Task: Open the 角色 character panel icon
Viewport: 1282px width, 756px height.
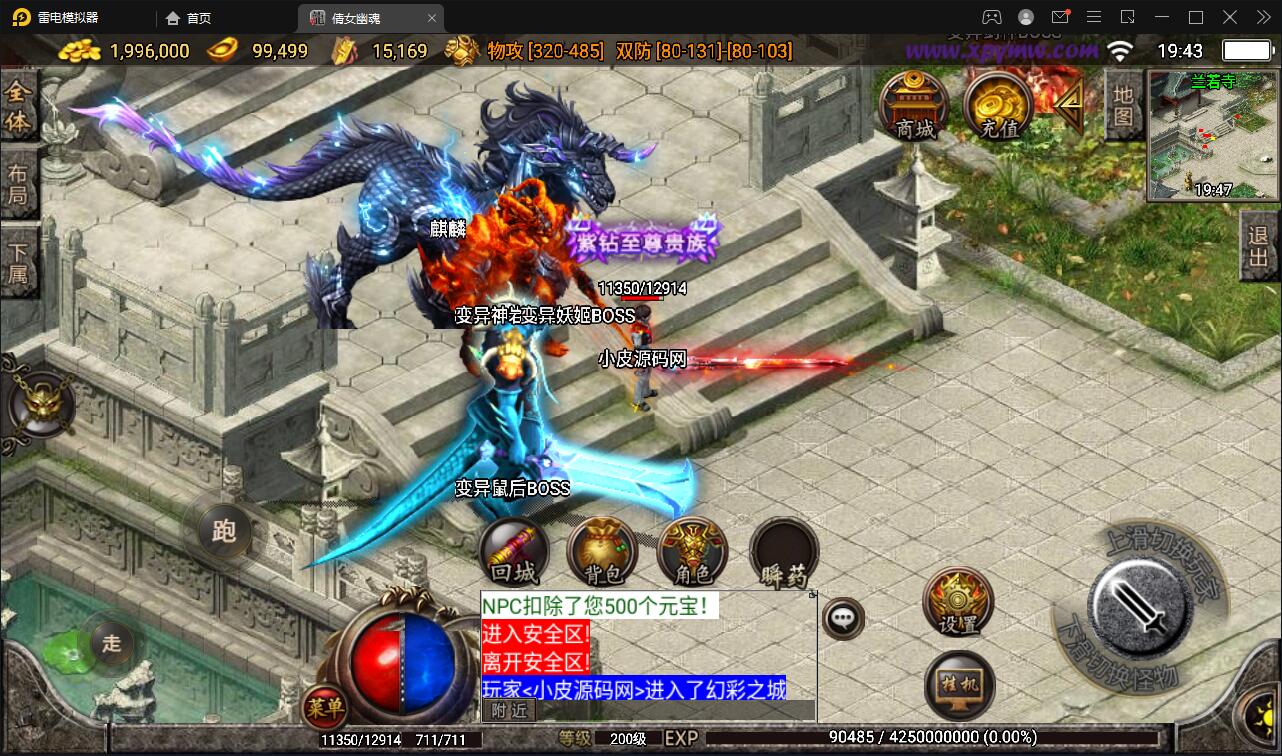Action: [692, 551]
